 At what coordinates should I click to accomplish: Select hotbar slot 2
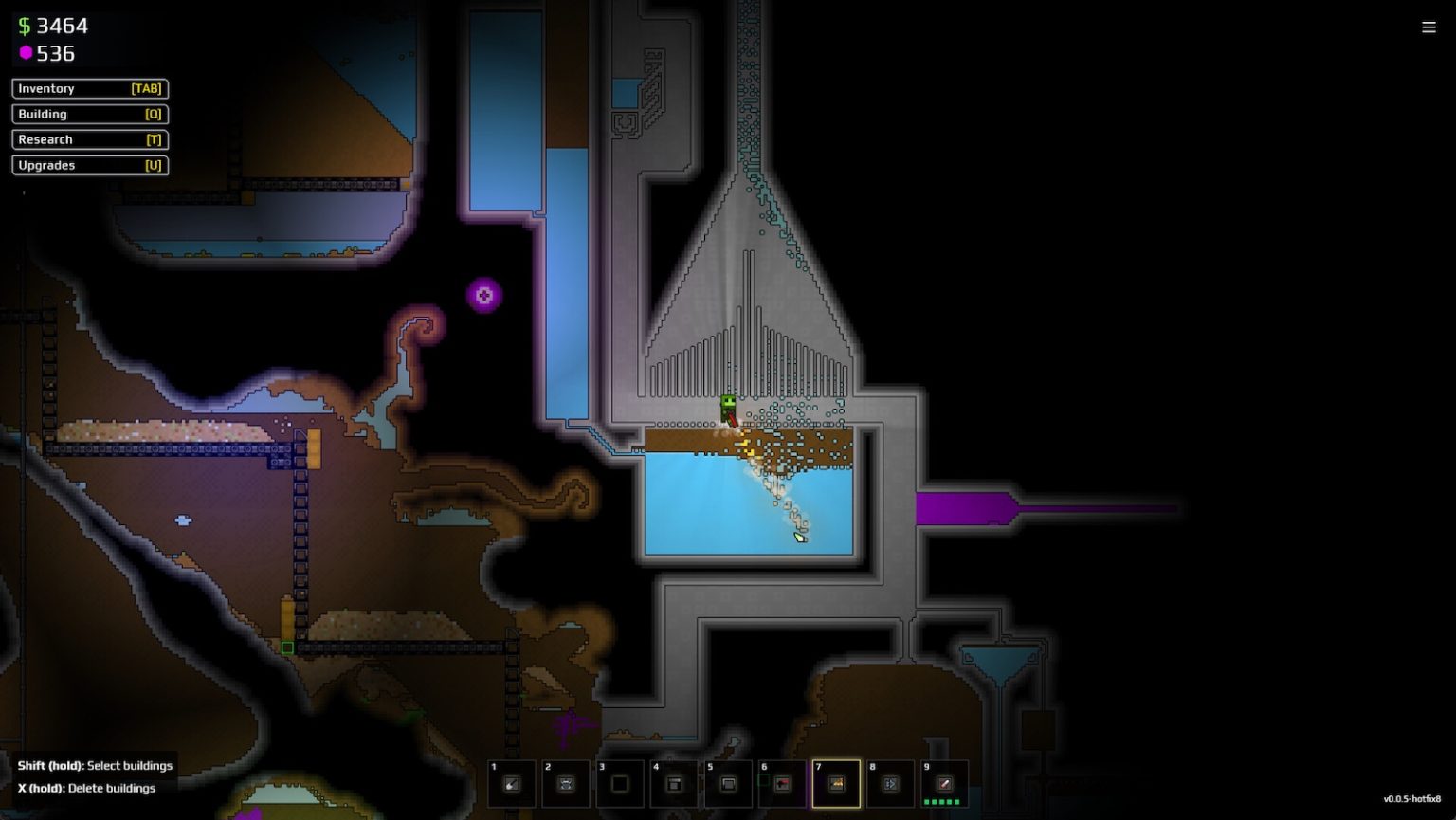tap(566, 784)
